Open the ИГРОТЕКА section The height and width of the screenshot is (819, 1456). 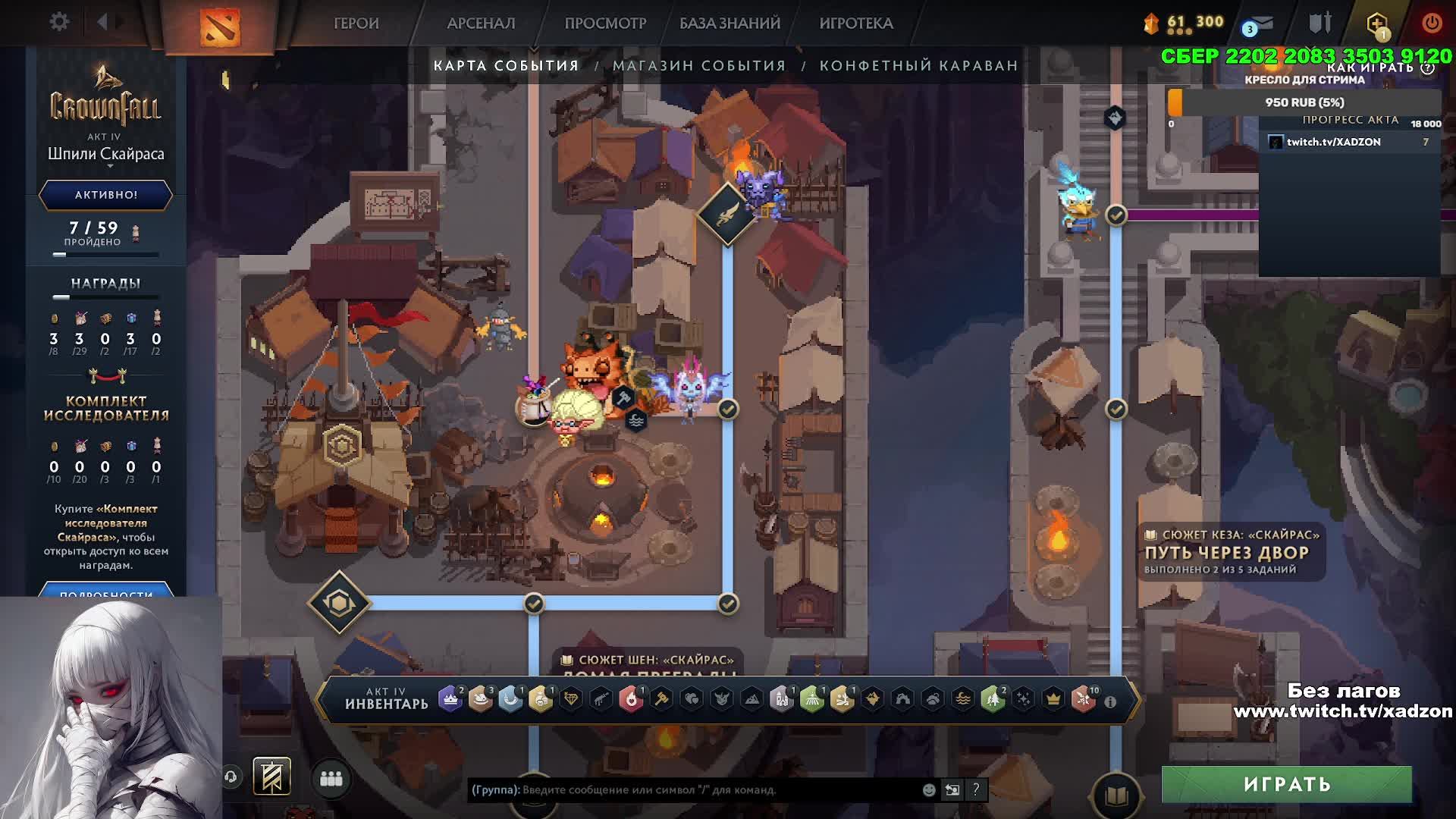tap(856, 24)
